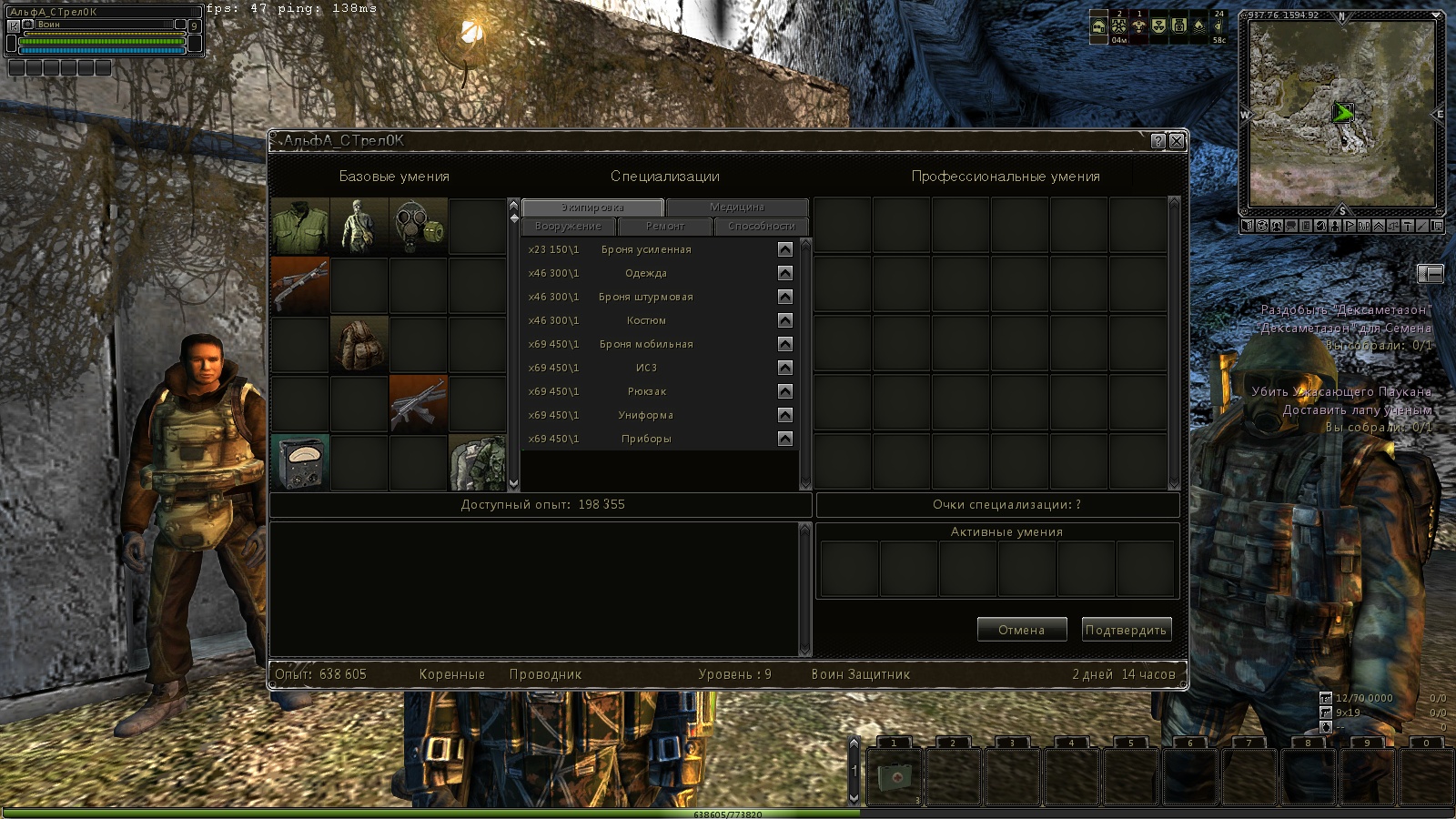The image size is (1456, 819).
Task: Open the help question mark button
Action: pos(1158,141)
